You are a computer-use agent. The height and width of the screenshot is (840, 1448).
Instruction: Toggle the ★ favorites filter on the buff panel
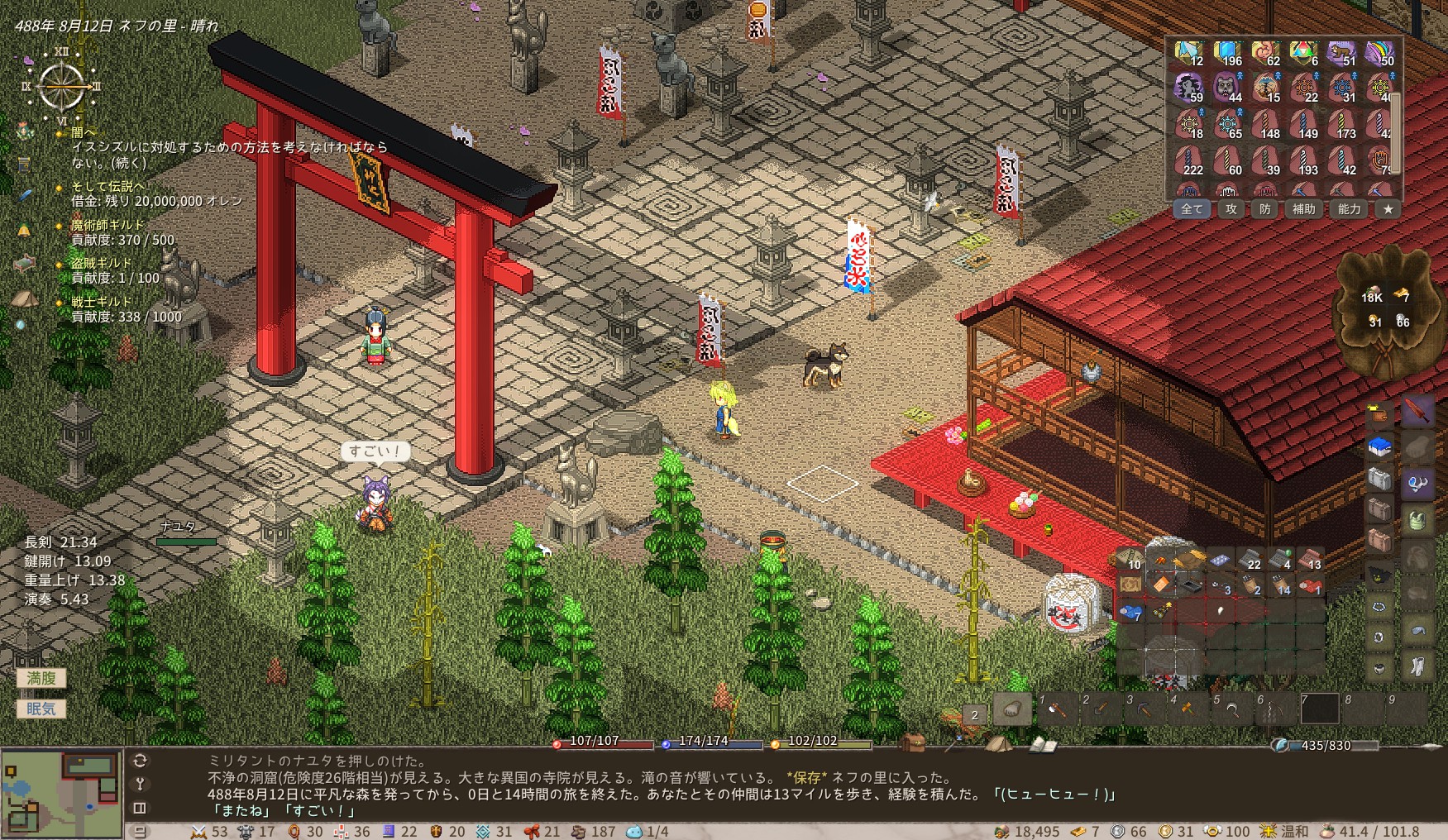click(x=1387, y=209)
